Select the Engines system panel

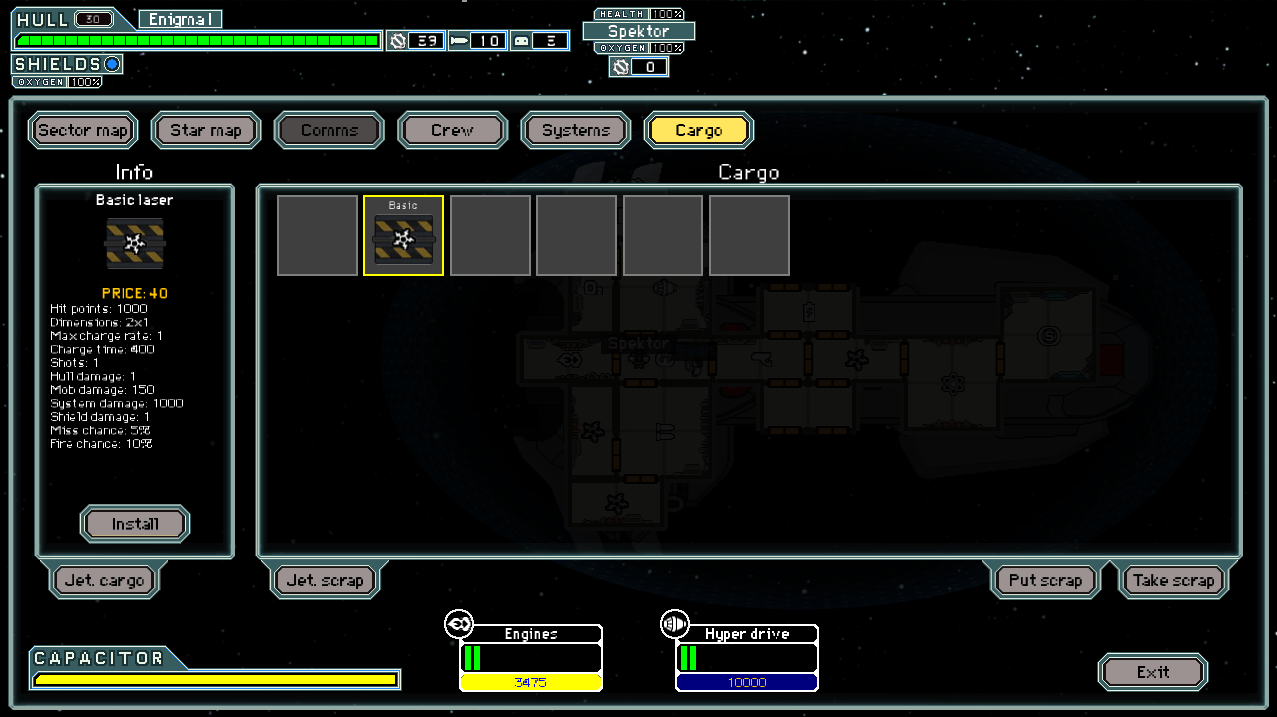coord(531,657)
